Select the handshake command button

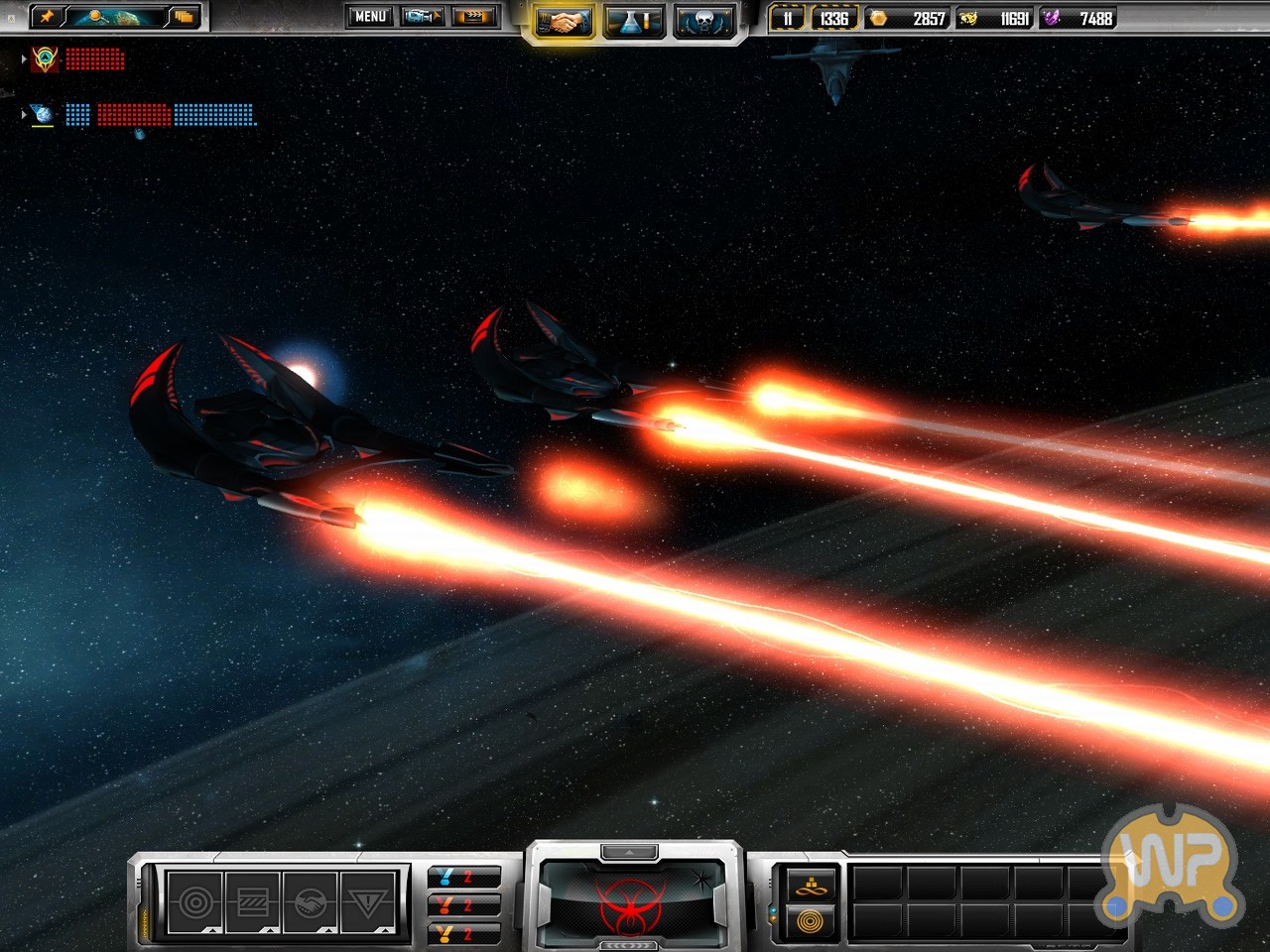[x=311, y=902]
